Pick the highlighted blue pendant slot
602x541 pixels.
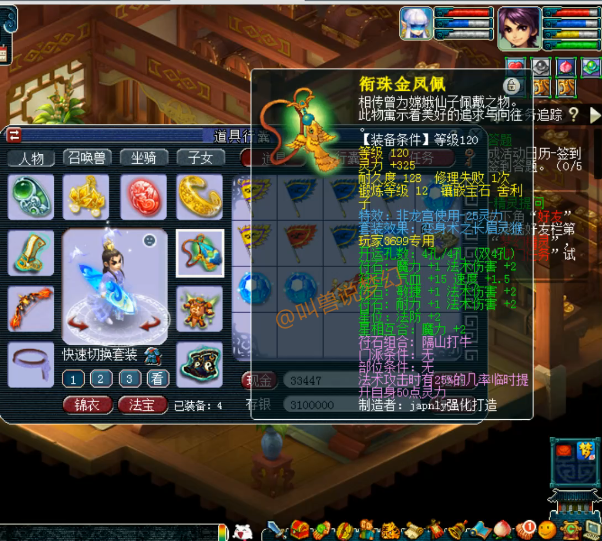pyautogui.click(x=200, y=252)
